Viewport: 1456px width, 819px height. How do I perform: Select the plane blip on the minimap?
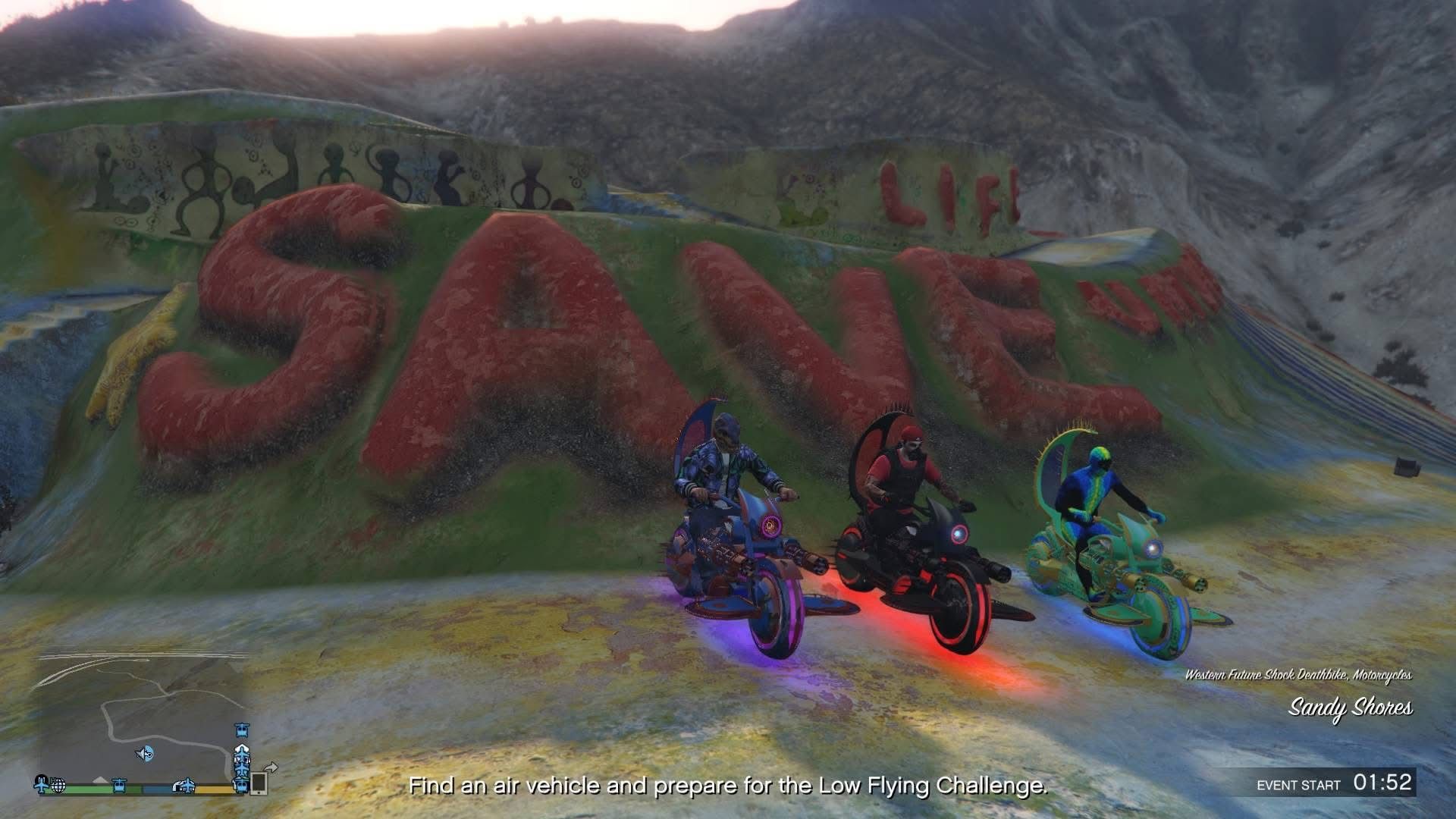tap(40, 786)
